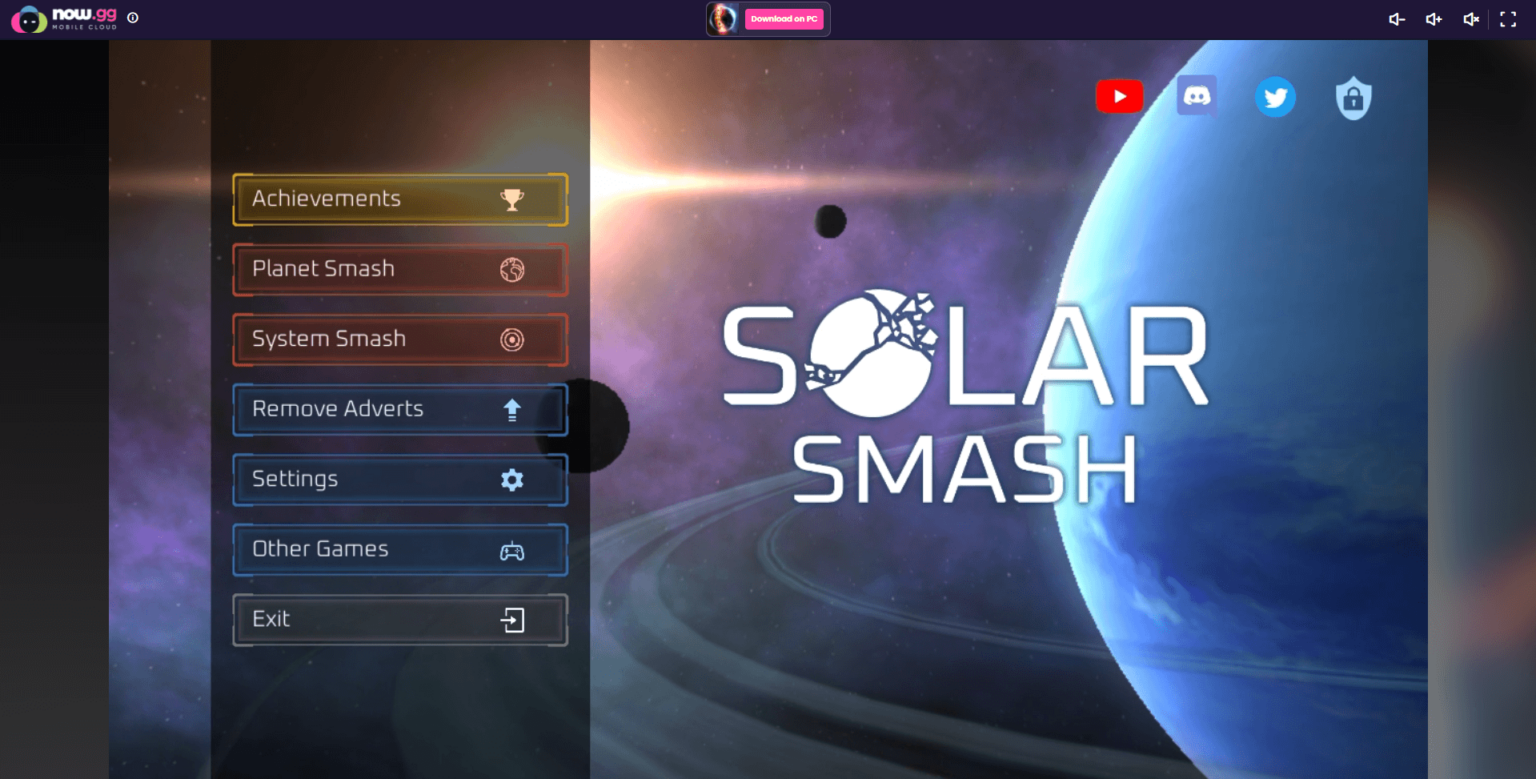Toggle fullscreen mode
The height and width of the screenshot is (779, 1536).
[1508, 18]
